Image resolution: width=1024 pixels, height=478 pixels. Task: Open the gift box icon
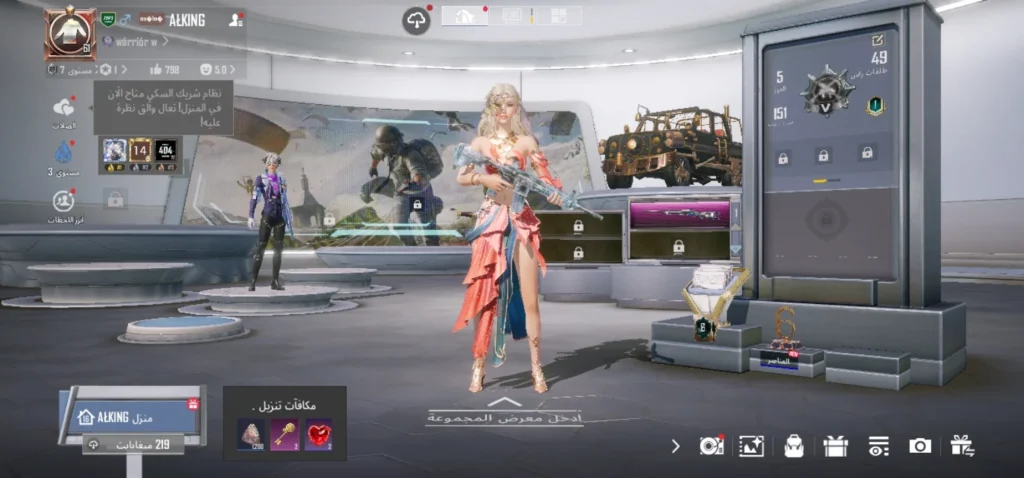[835, 446]
